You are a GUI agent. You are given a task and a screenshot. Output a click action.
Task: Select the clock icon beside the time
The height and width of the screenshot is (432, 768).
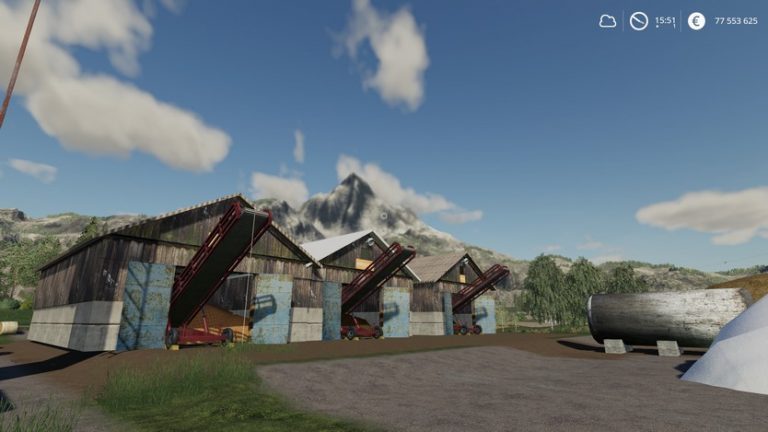(x=639, y=21)
